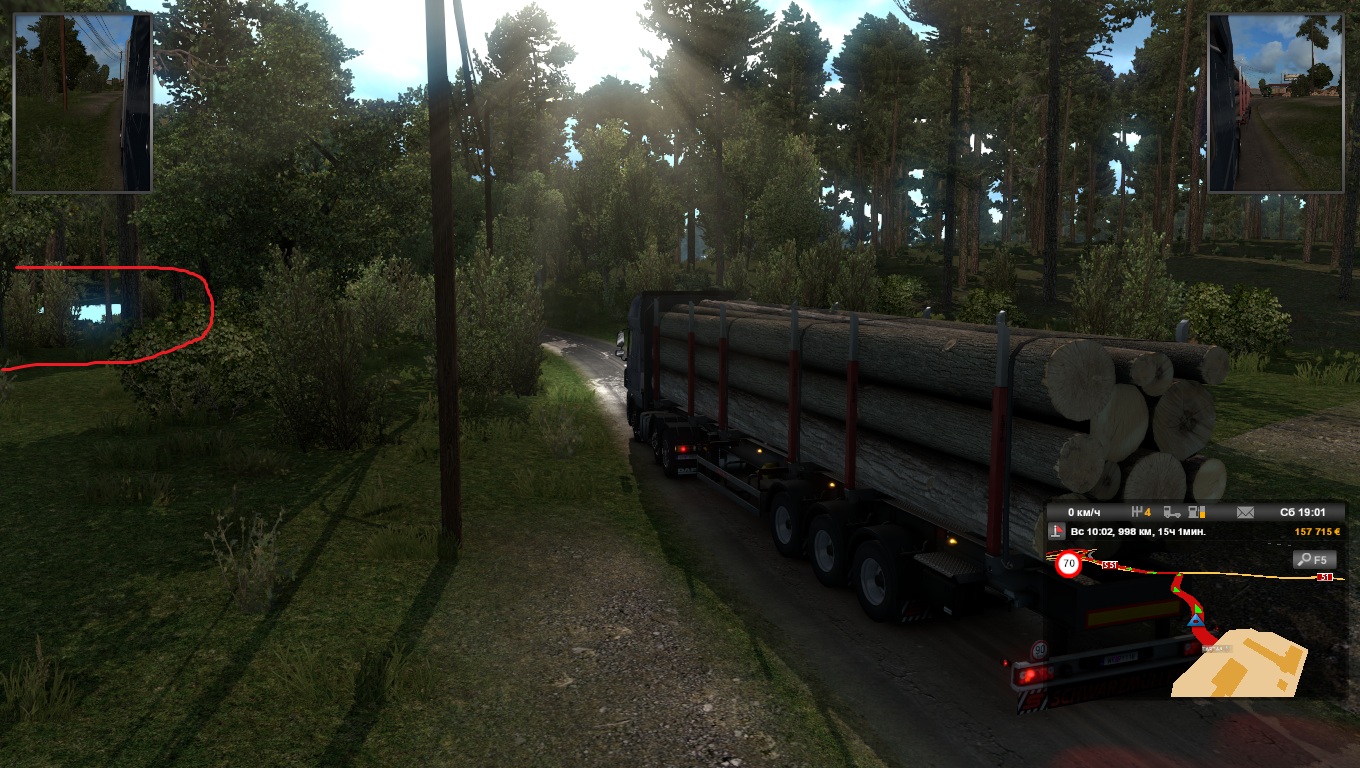This screenshot has height=768, width=1360.
Task: Select the left side mirror view
Action: (82, 103)
